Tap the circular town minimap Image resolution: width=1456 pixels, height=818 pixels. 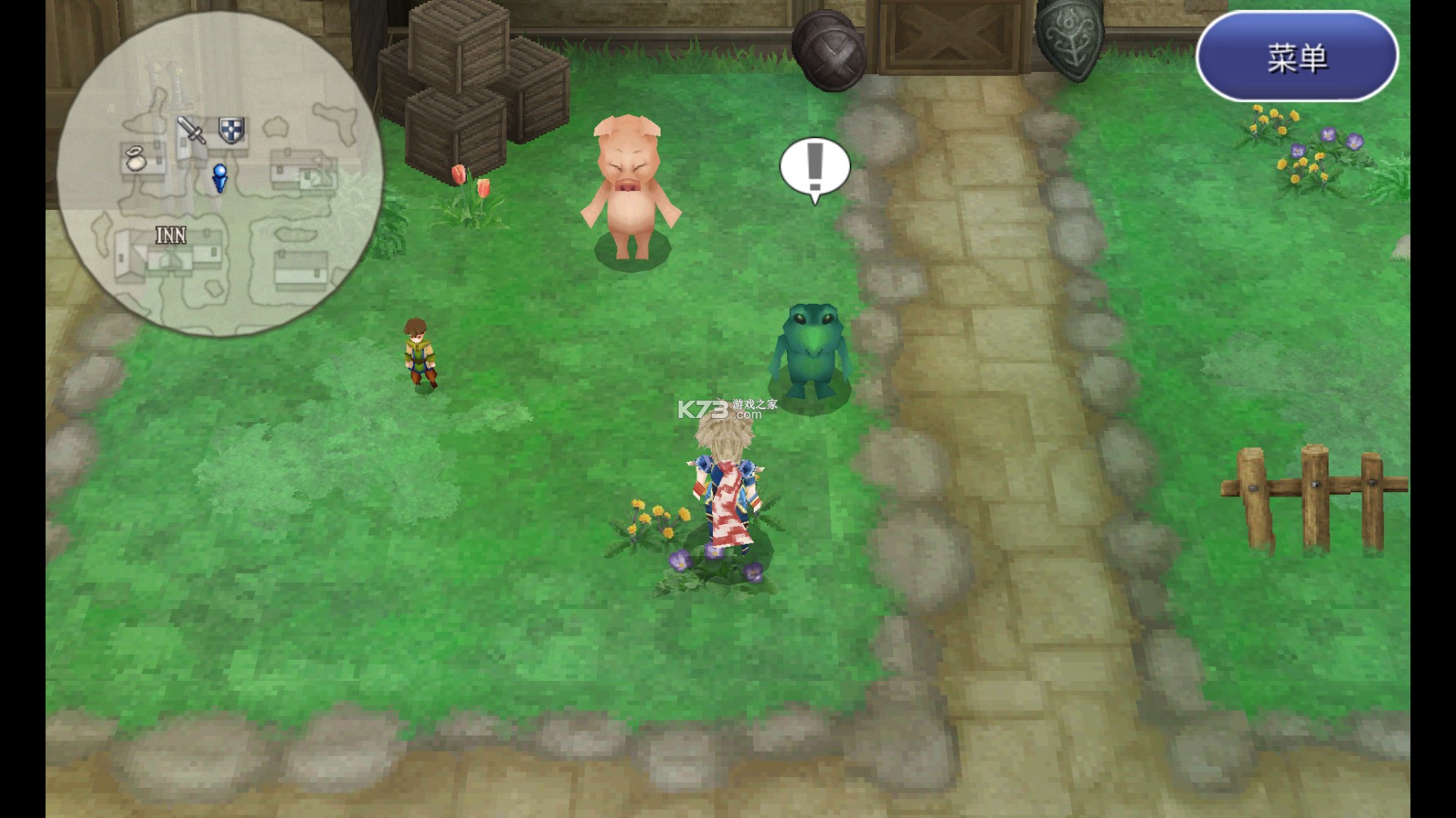click(218, 173)
